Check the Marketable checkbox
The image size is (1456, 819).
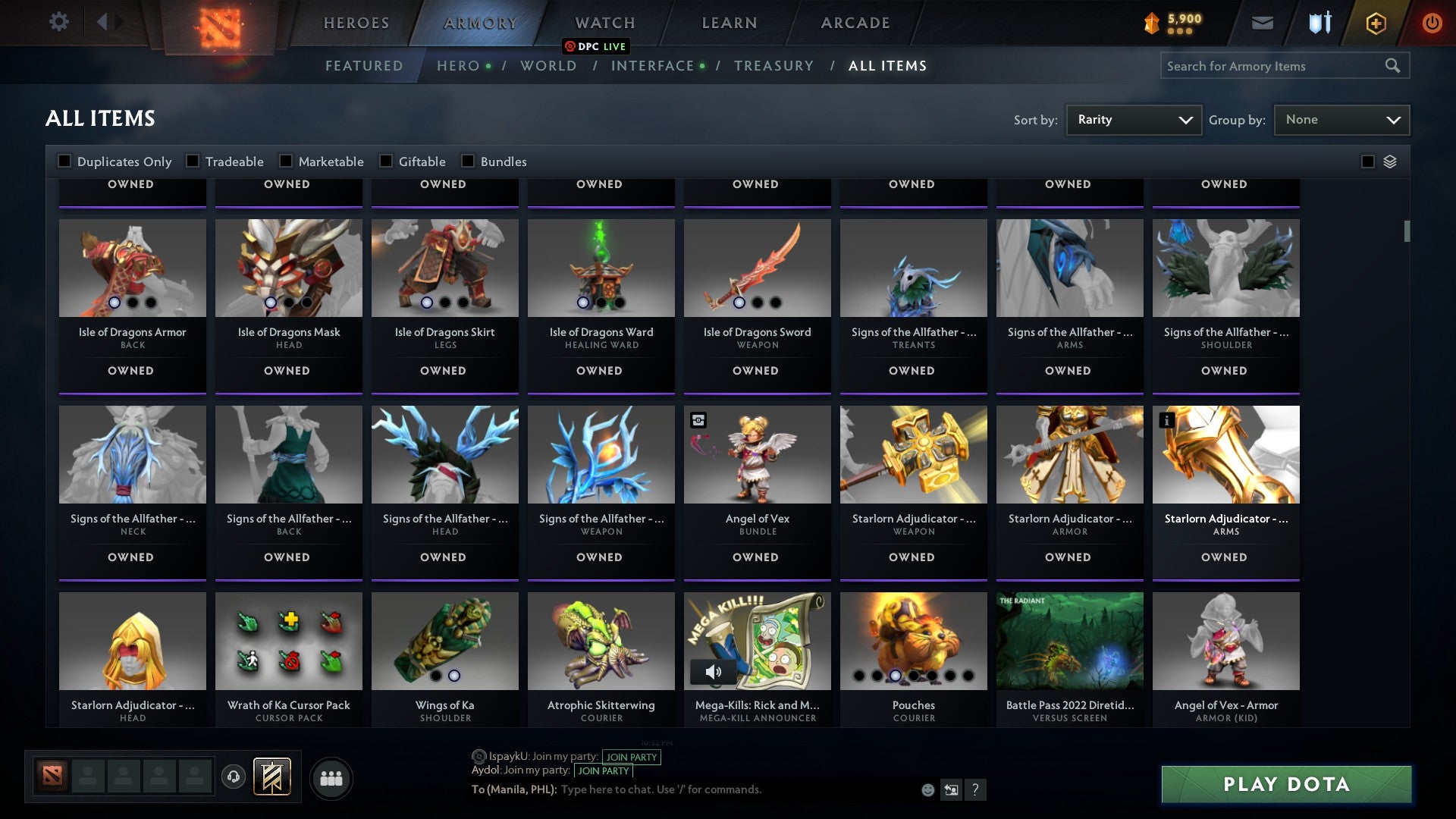tap(285, 161)
